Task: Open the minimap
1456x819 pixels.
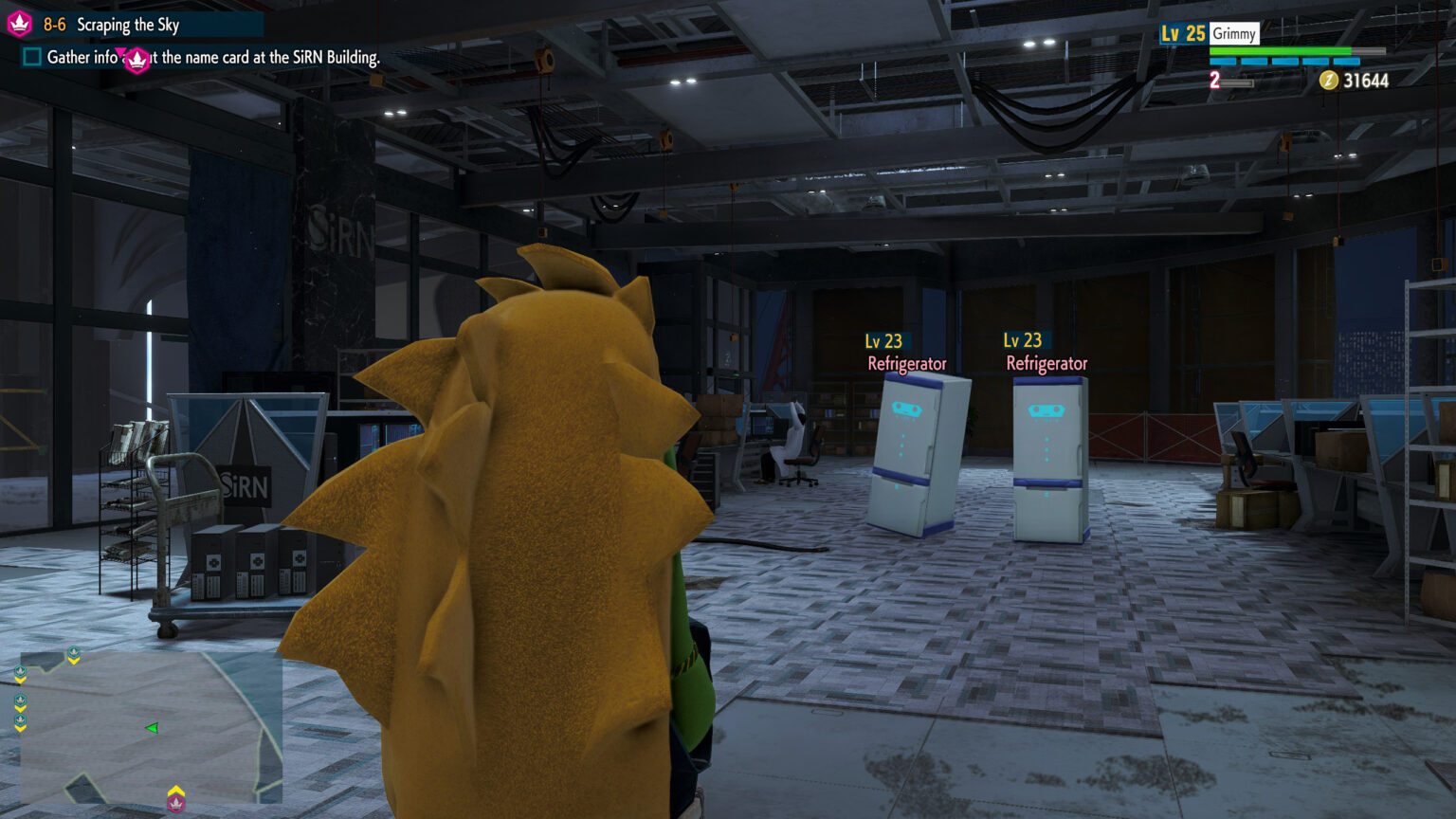Action: pos(152,727)
